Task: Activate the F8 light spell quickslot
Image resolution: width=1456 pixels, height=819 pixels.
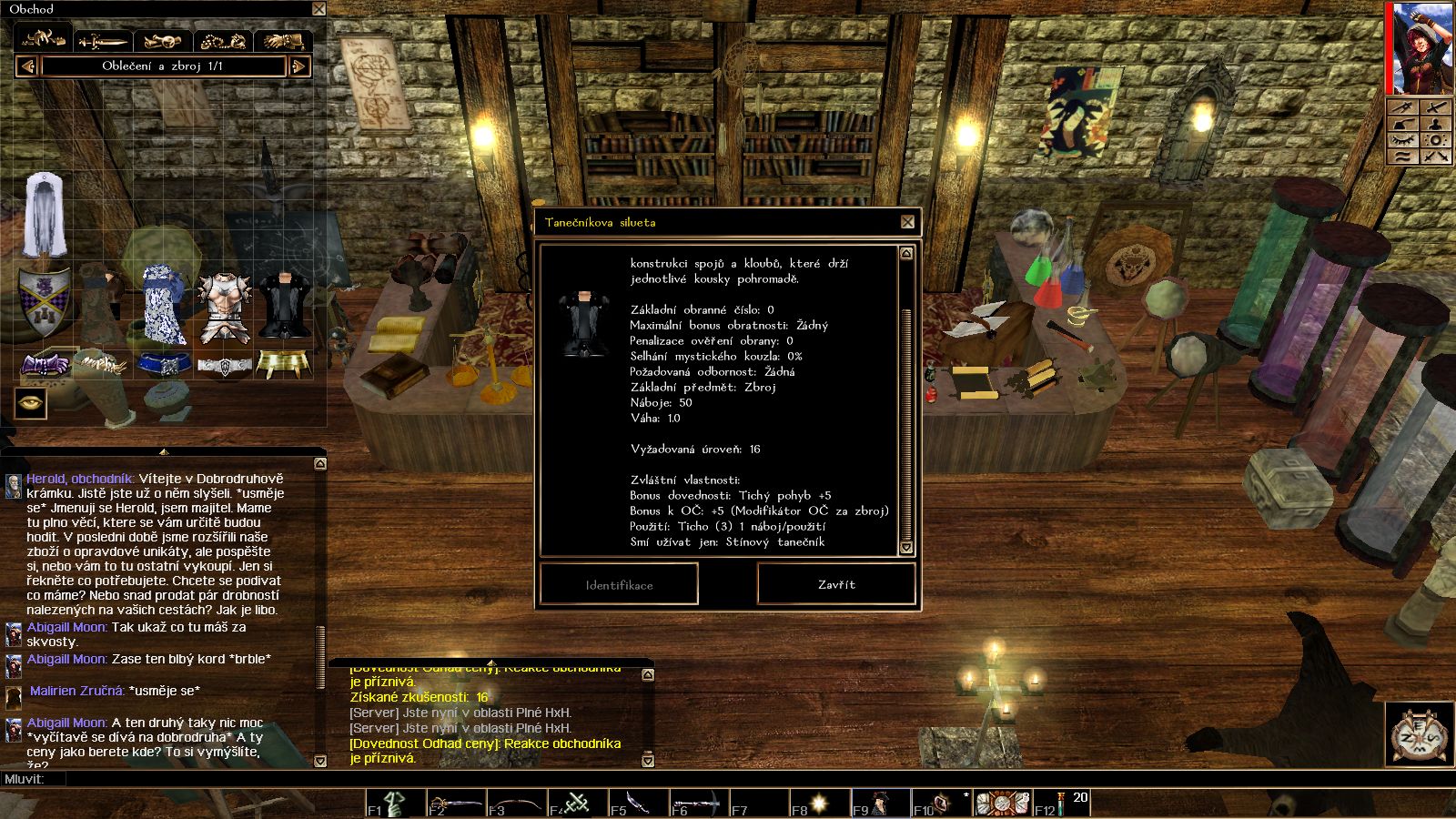Action: [819, 804]
